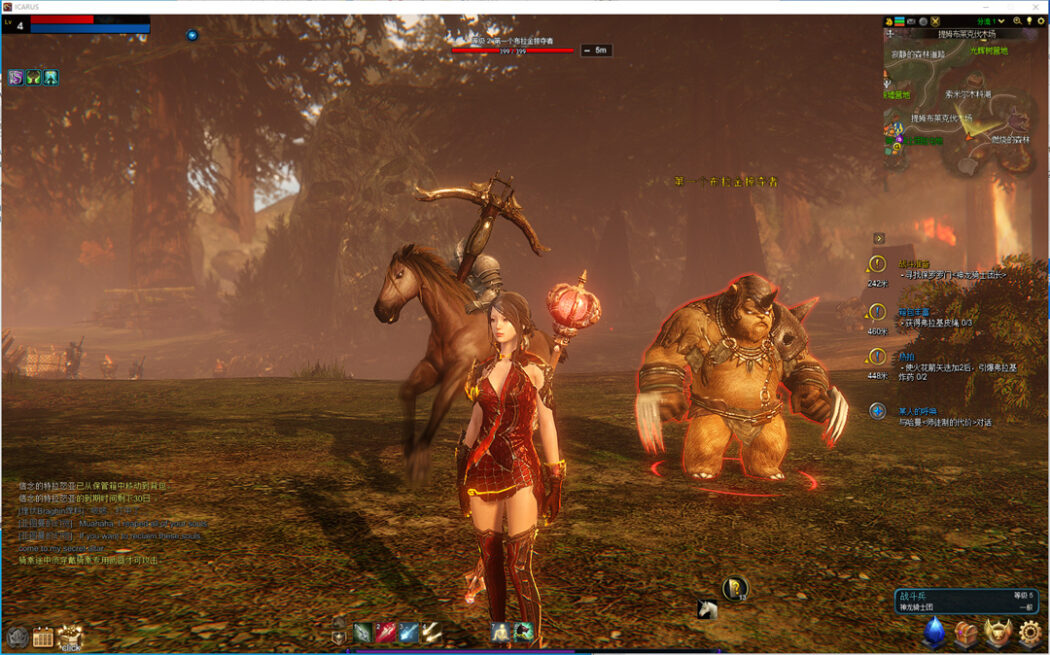Close the ICARUS game window
The width and height of the screenshot is (1050, 655).
click(x=1037, y=6)
